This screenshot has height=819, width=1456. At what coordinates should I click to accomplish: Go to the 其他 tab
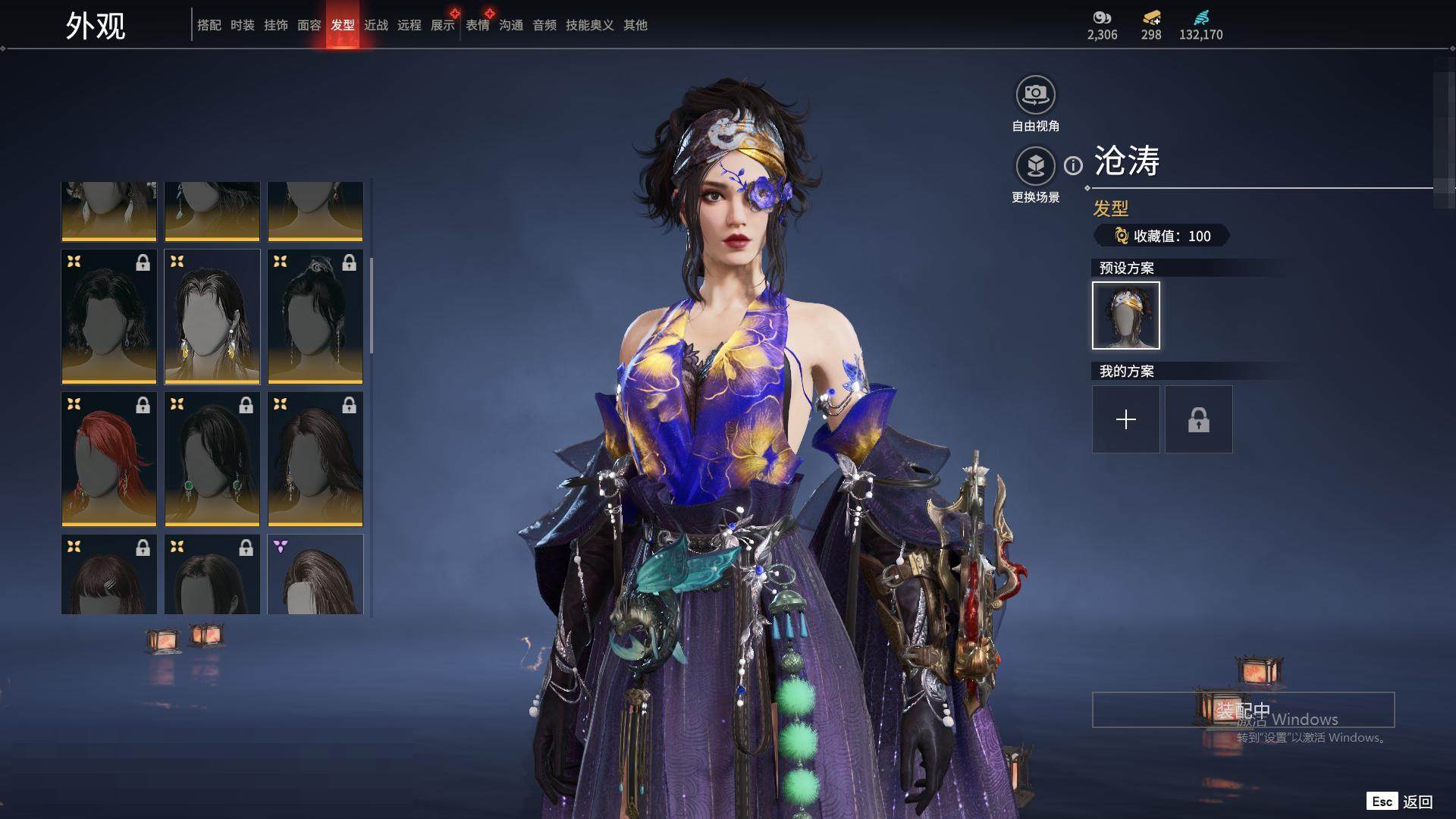635,25
